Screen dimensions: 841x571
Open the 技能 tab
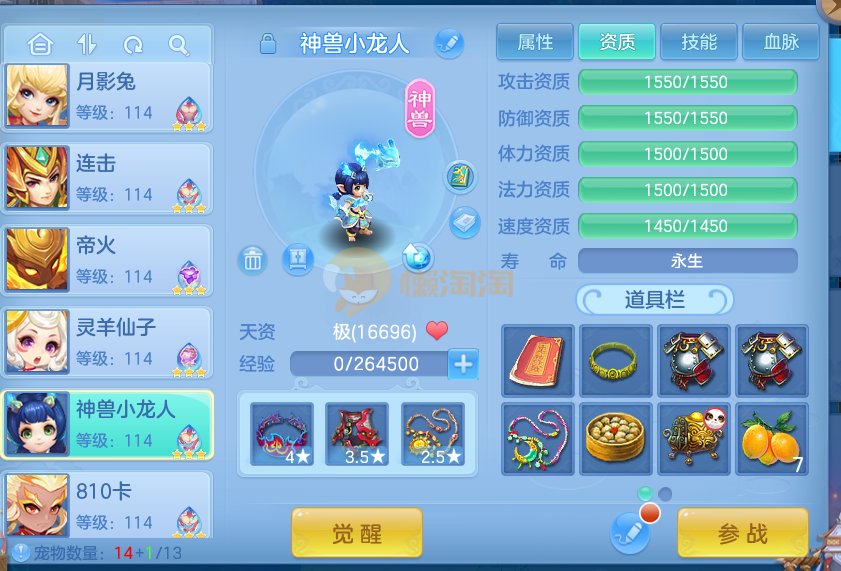pos(699,42)
